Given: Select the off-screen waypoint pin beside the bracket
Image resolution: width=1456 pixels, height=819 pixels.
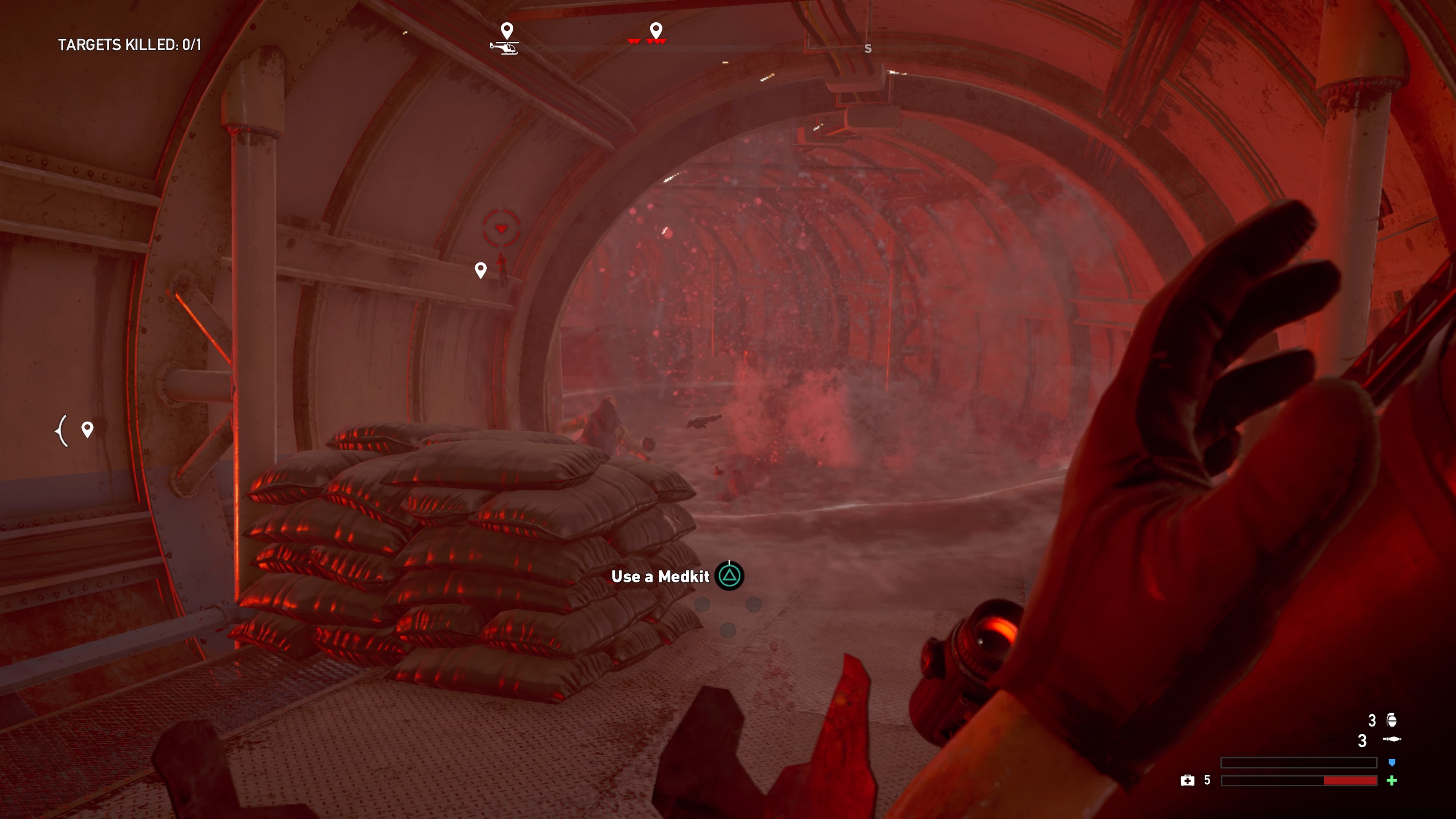Looking at the screenshot, I should pos(87,429).
